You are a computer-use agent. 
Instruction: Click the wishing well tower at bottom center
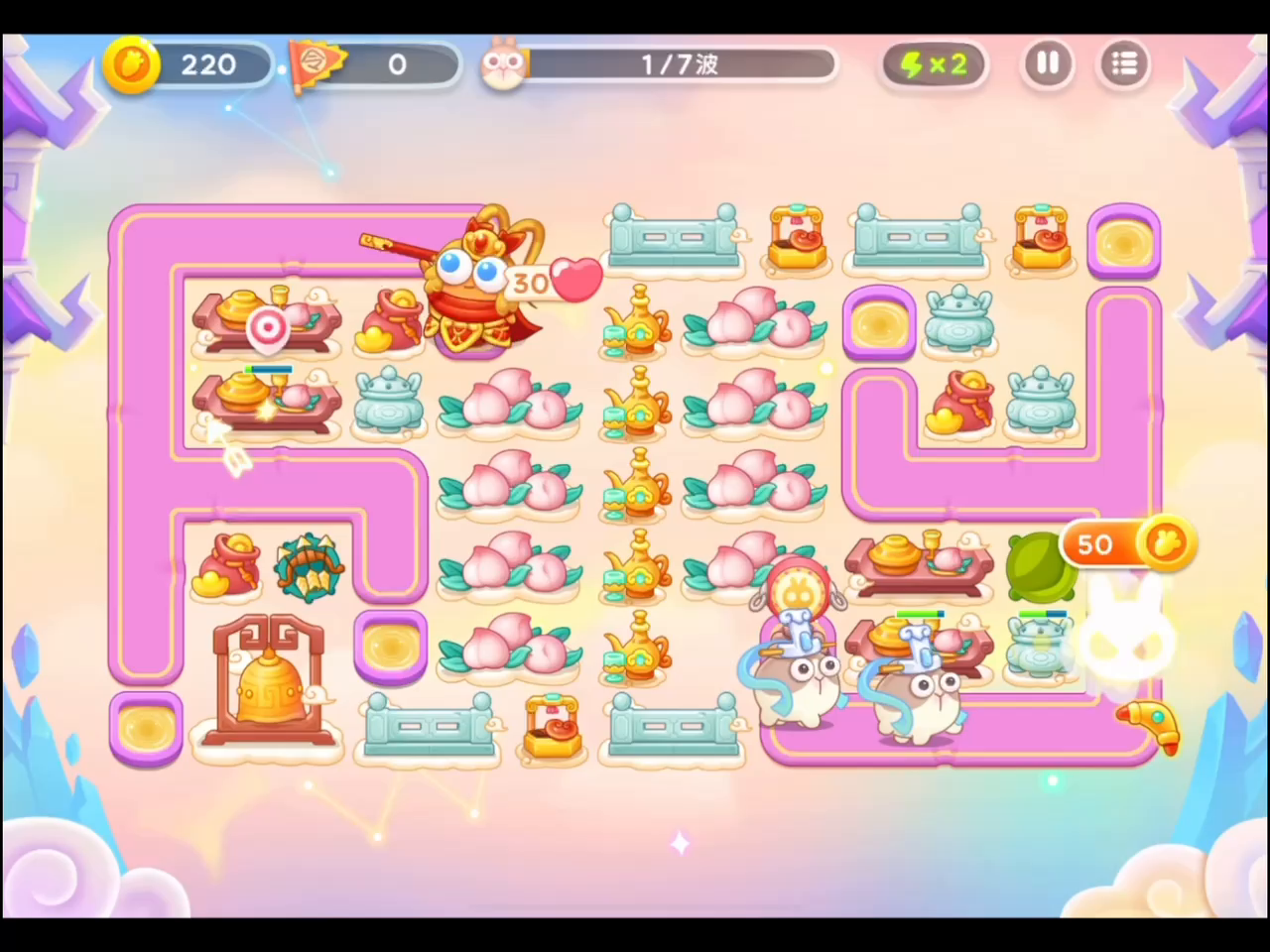tap(553, 724)
